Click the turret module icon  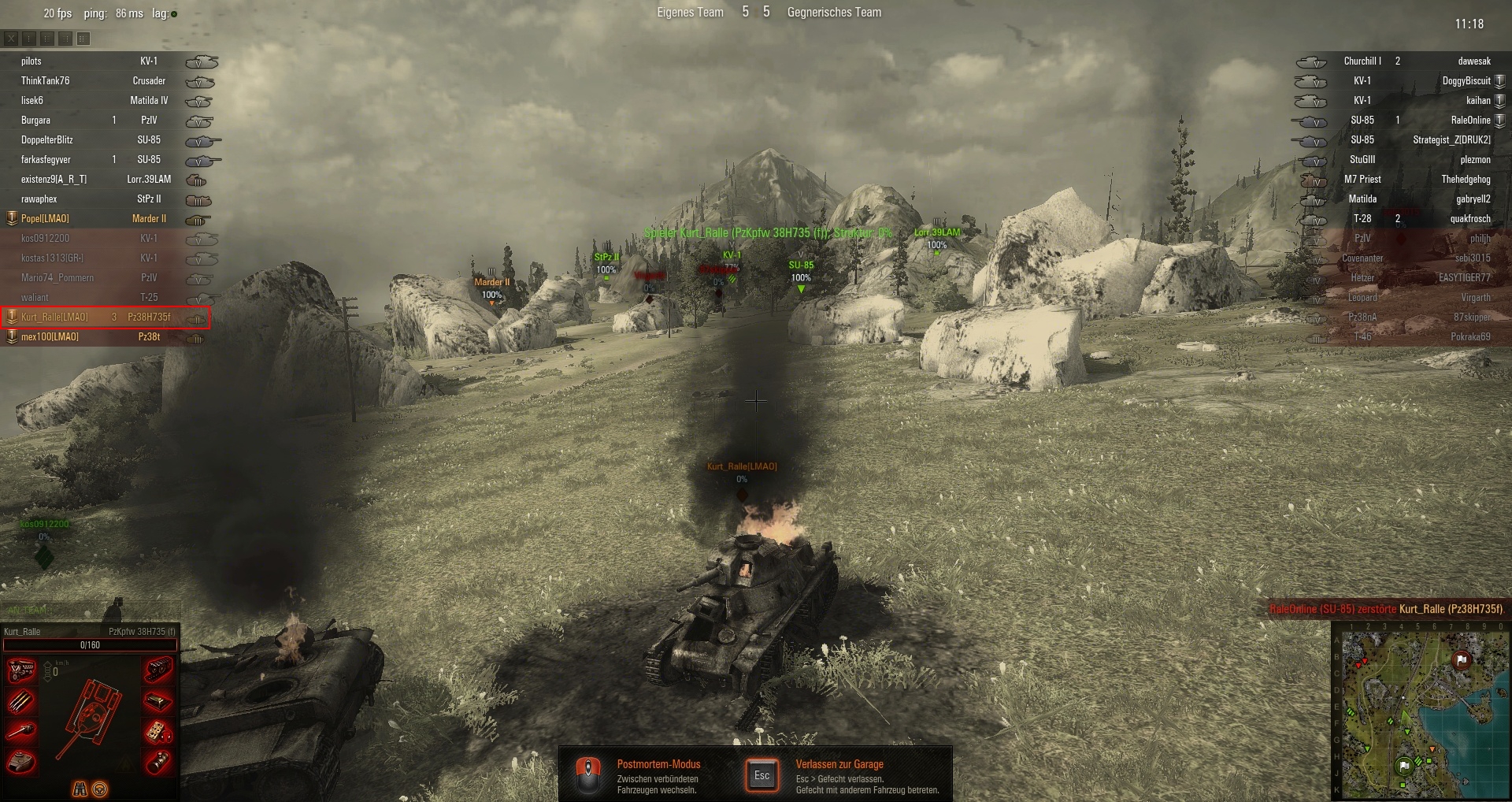21,762
